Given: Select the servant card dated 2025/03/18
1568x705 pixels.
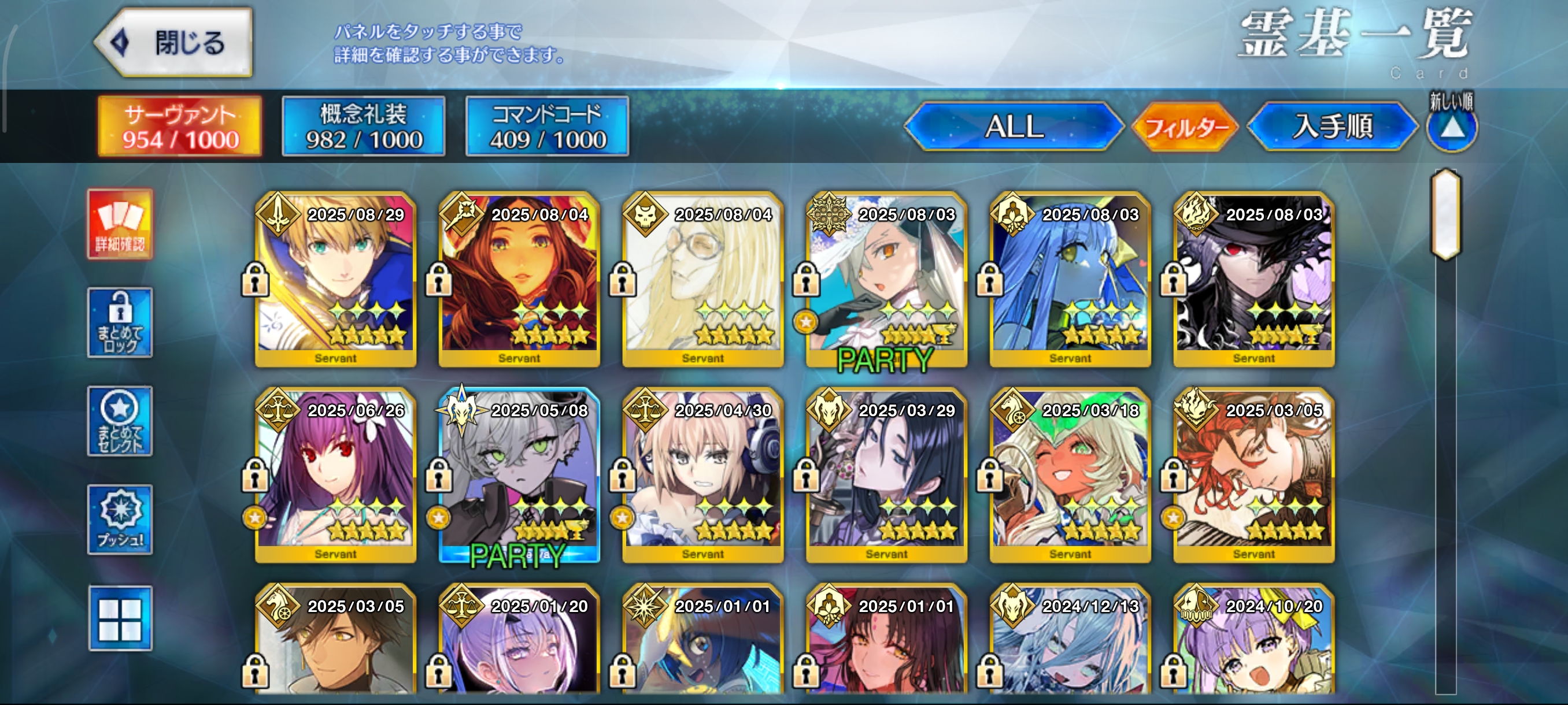Looking at the screenshot, I should click(x=1070, y=476).
